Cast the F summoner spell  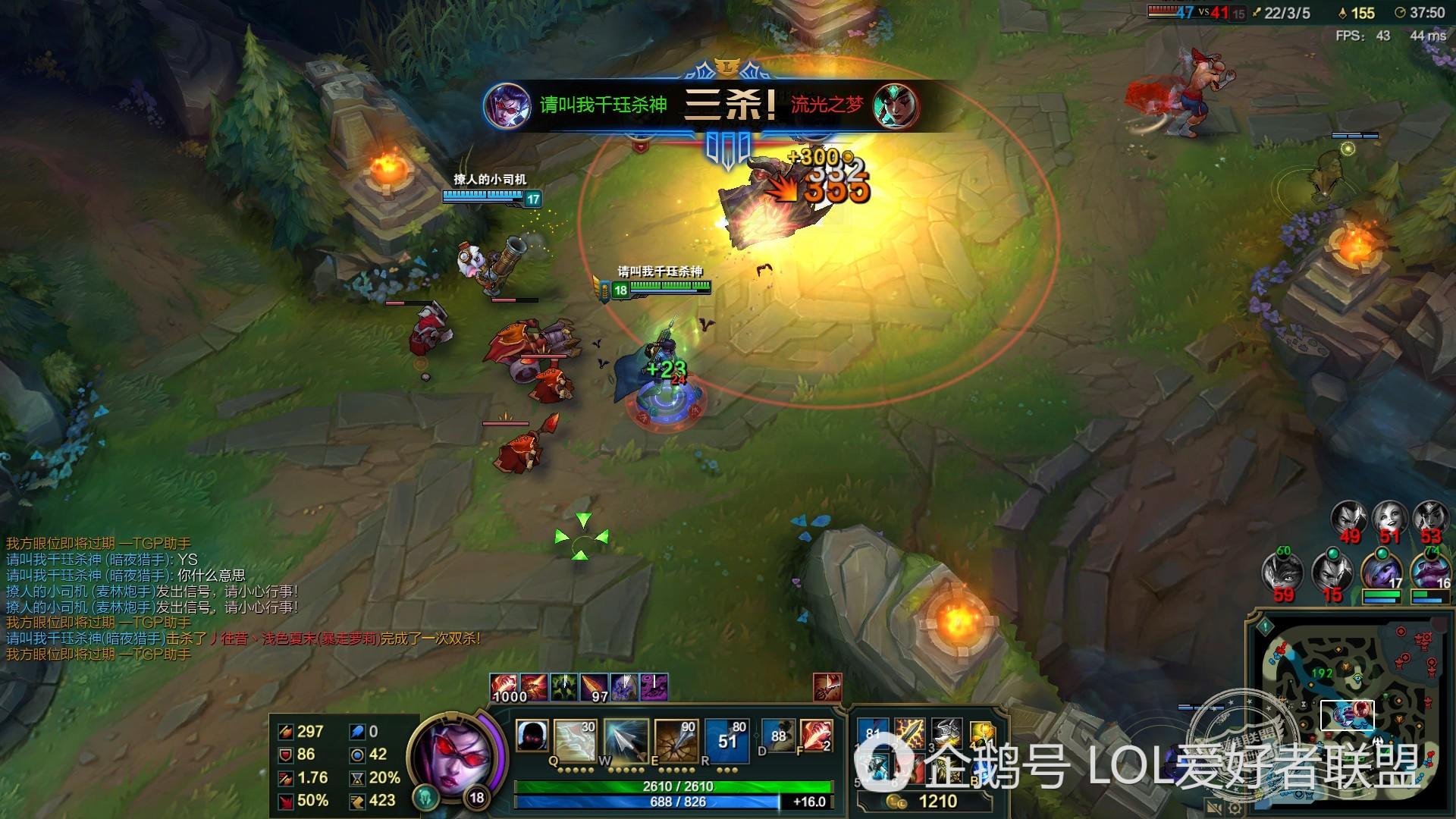pyautogui.click(x=815, y=736)
